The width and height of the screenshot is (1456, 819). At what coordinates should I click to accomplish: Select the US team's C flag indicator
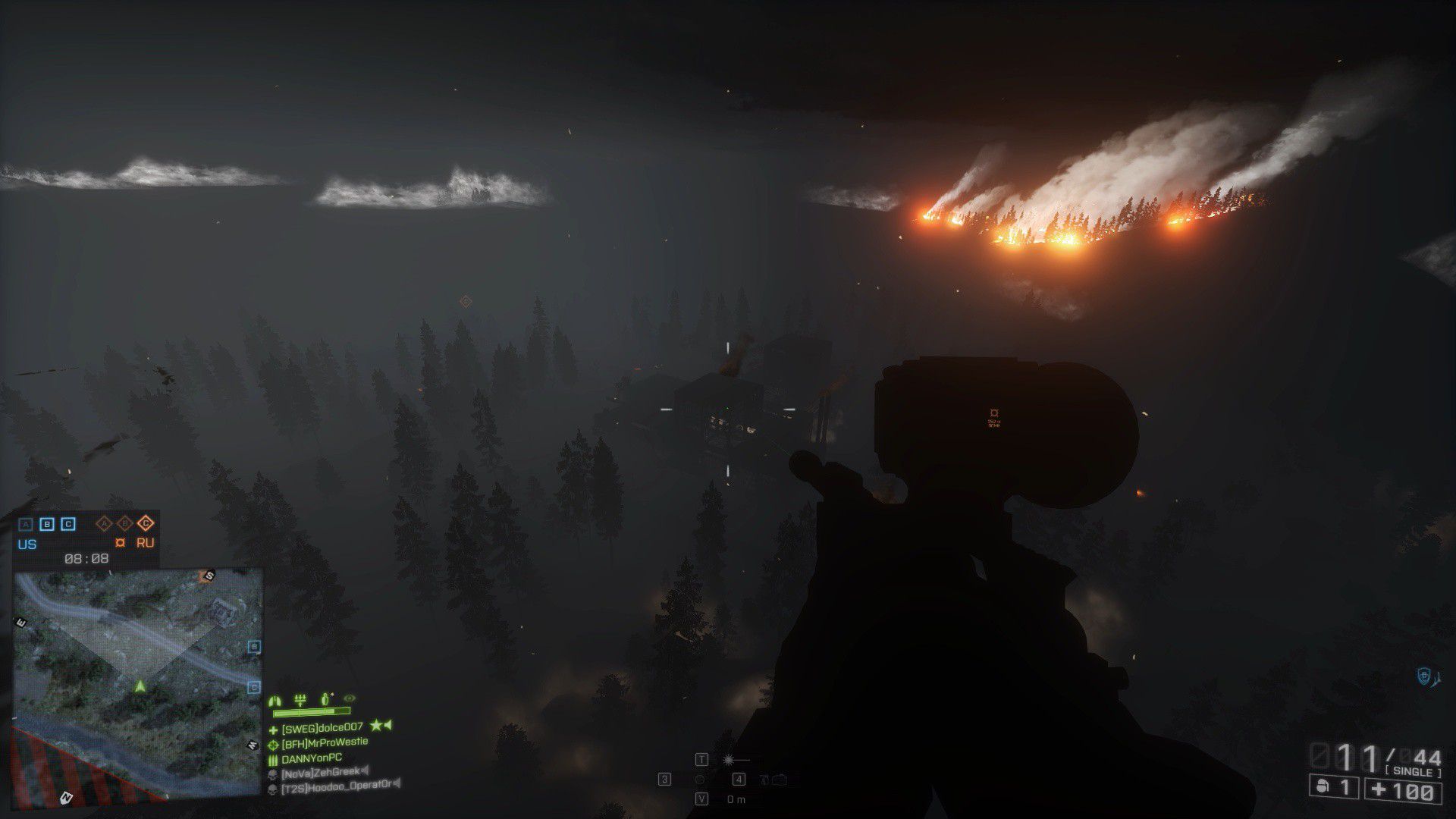click(67, 523)
